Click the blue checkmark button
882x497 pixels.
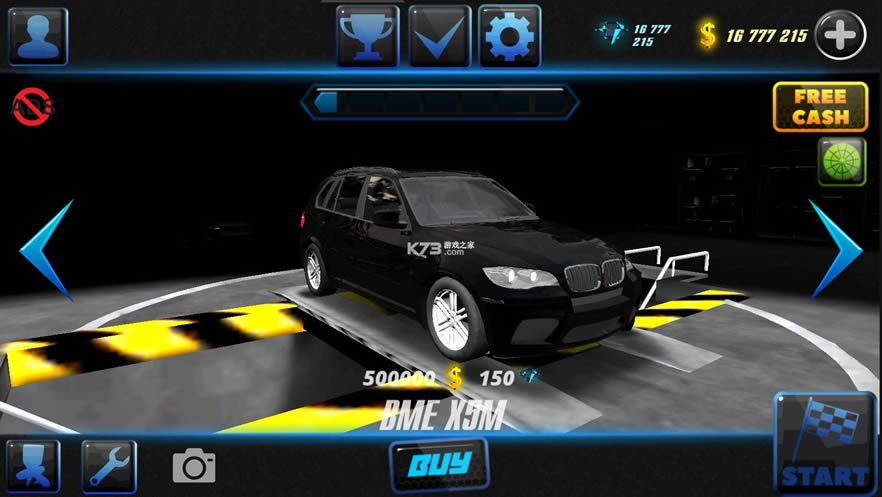coord(439,36)
